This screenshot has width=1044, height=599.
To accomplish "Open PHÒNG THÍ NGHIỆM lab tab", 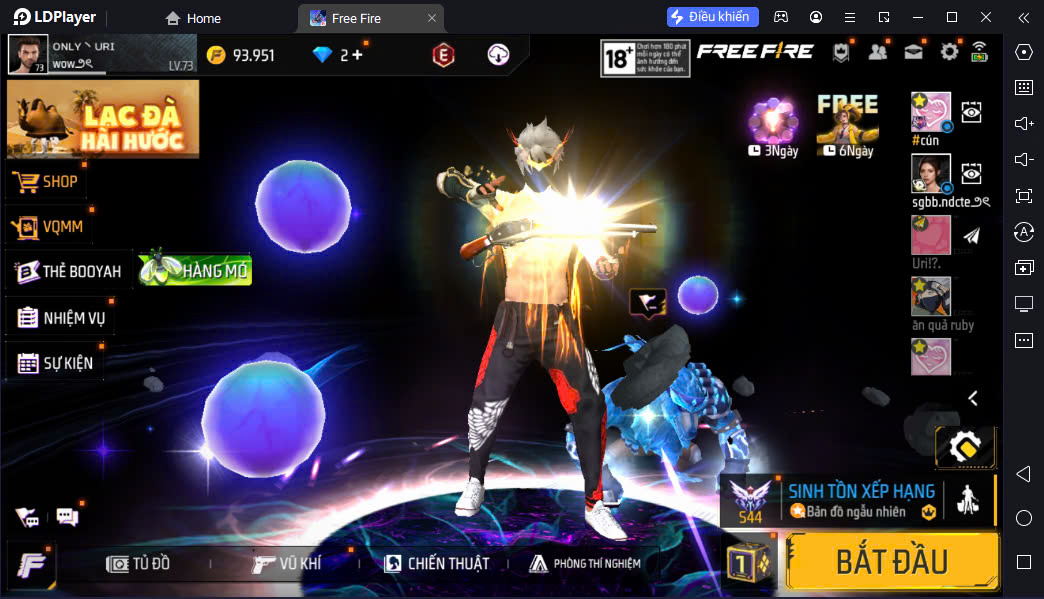I will point(585,564).
